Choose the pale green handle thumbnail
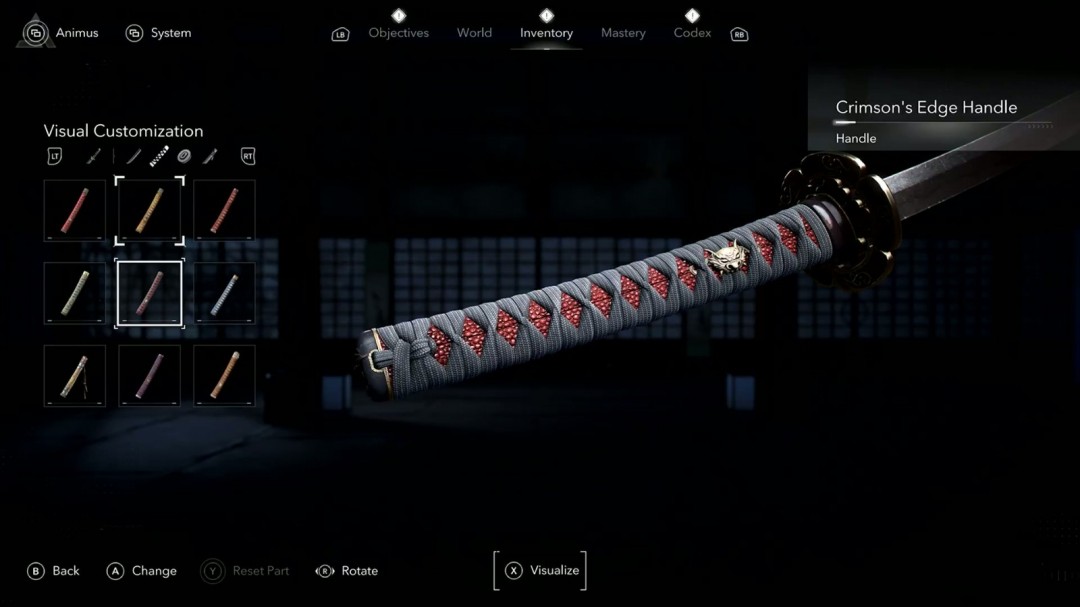This screenshot has height=607, width=1080. click(x=75, y=293)
